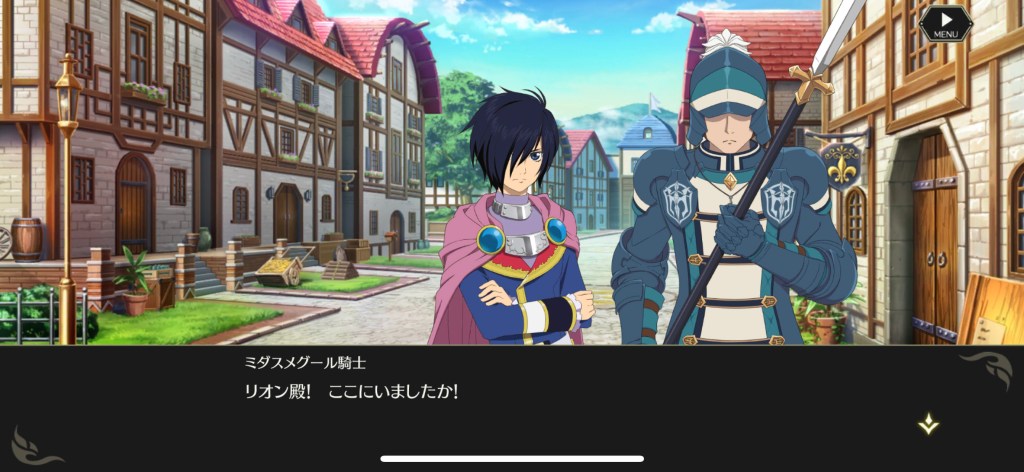Viewport: 1024px width, 472px height.
Task: Open the MENU button
Action: (x=945, y=24)
